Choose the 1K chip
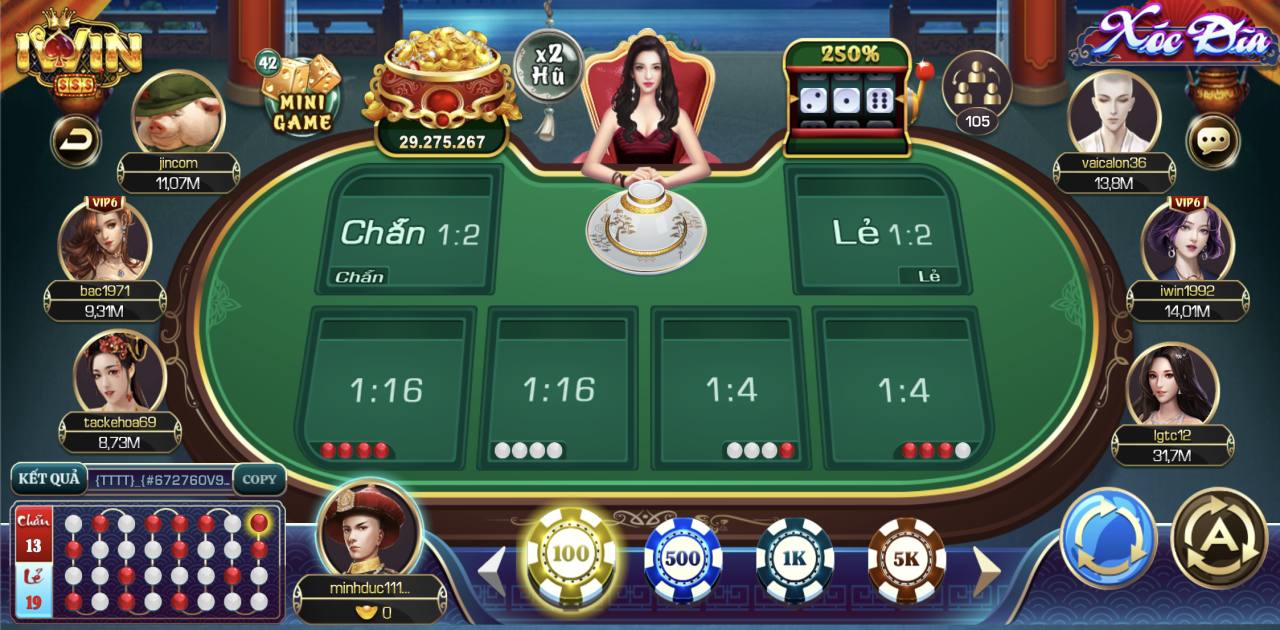1280x630 pixels. coord(795,558)
